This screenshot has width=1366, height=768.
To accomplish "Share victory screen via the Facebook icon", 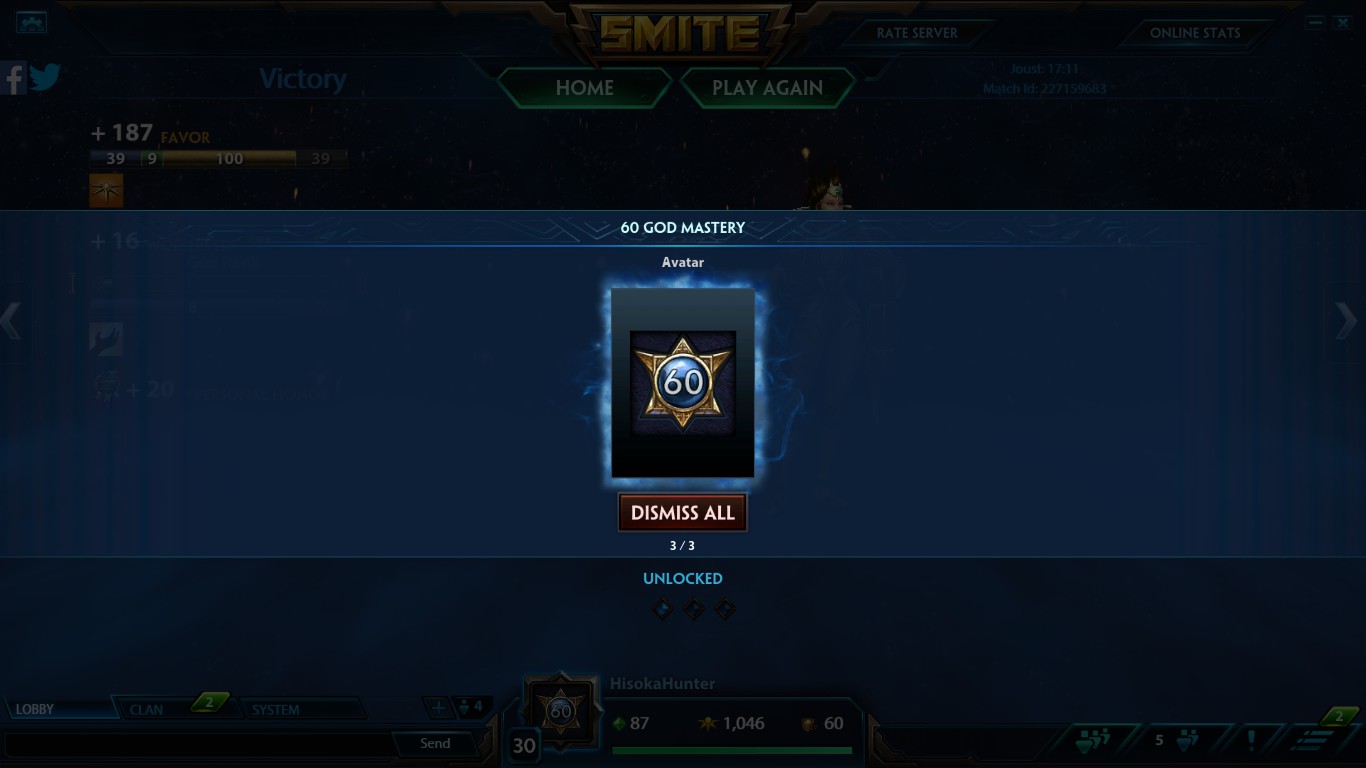I will (13, 79).
